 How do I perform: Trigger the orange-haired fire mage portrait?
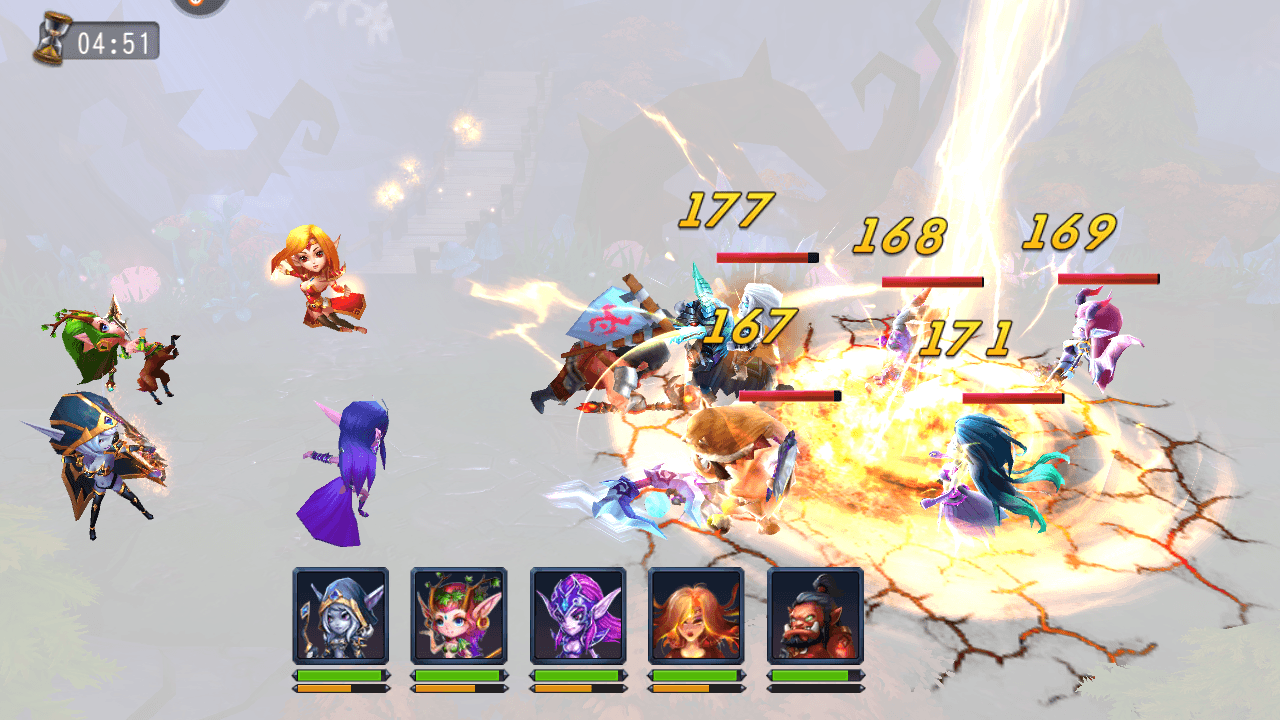point(696,615)
